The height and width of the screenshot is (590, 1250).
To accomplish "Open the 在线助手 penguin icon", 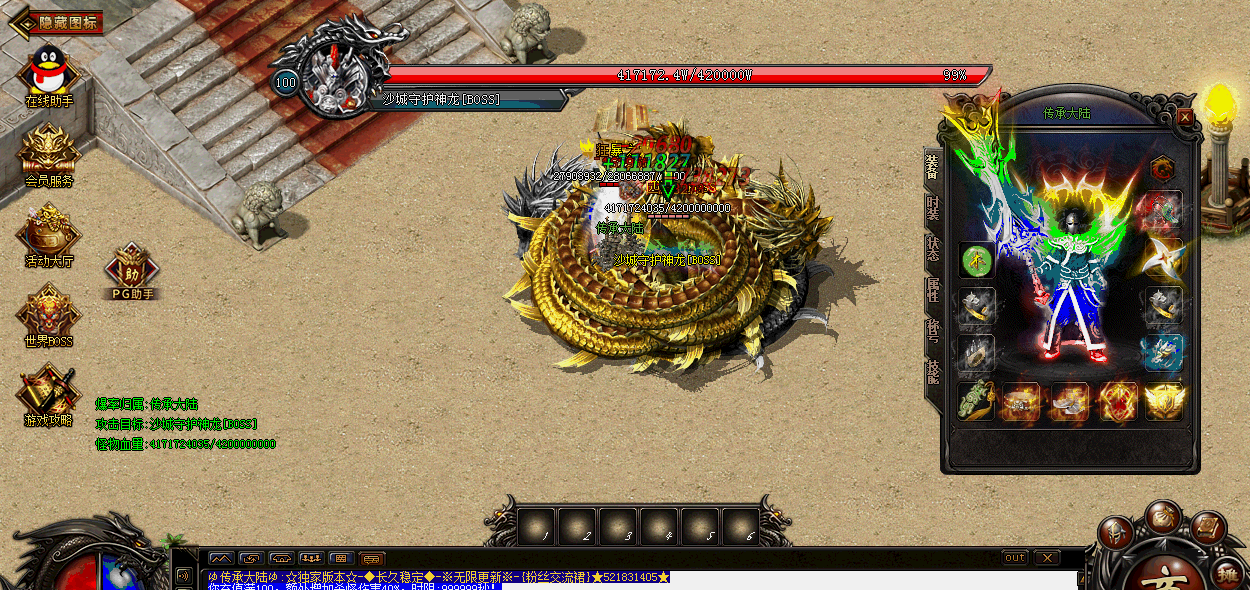I will 48,72.
